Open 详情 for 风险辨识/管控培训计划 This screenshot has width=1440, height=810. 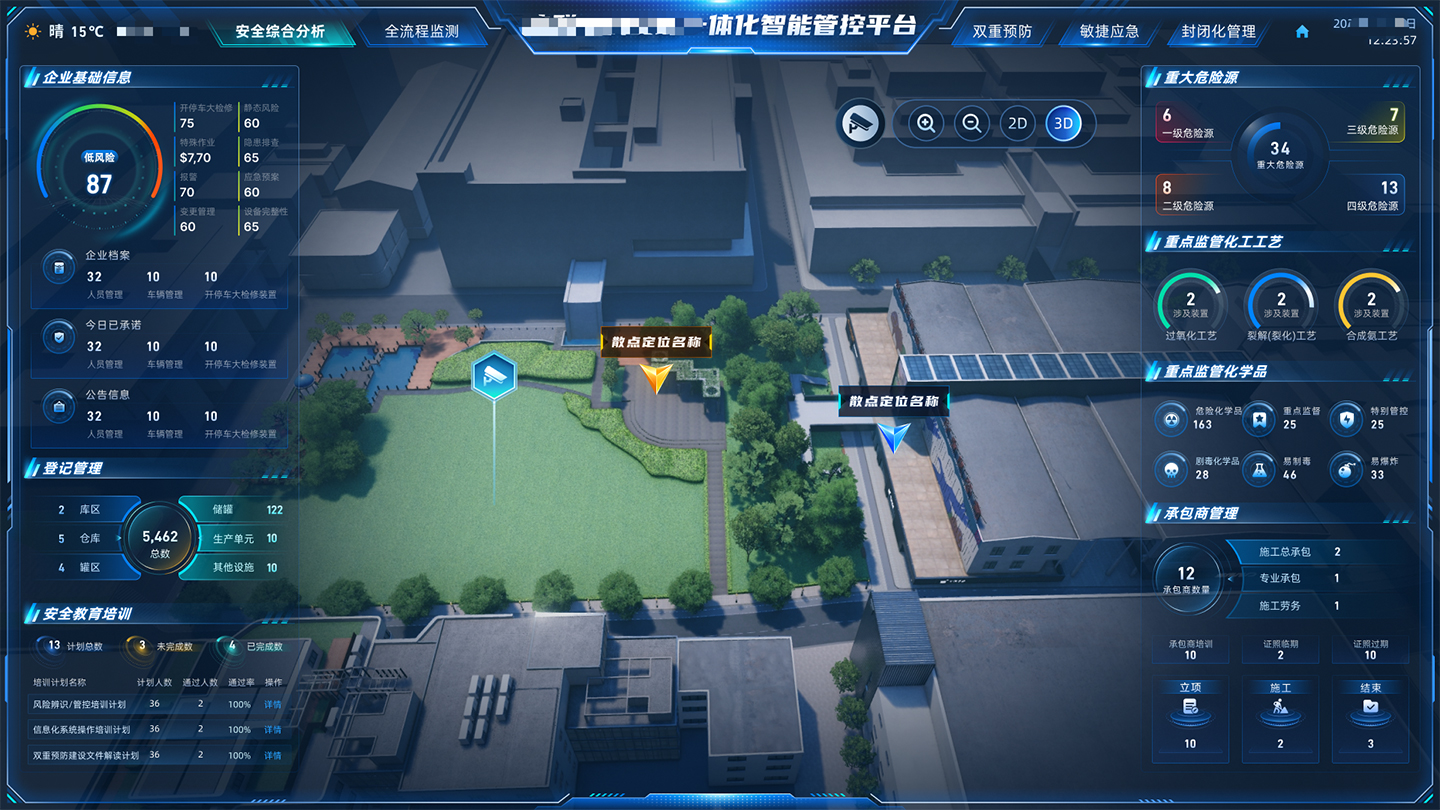[272, 704]
